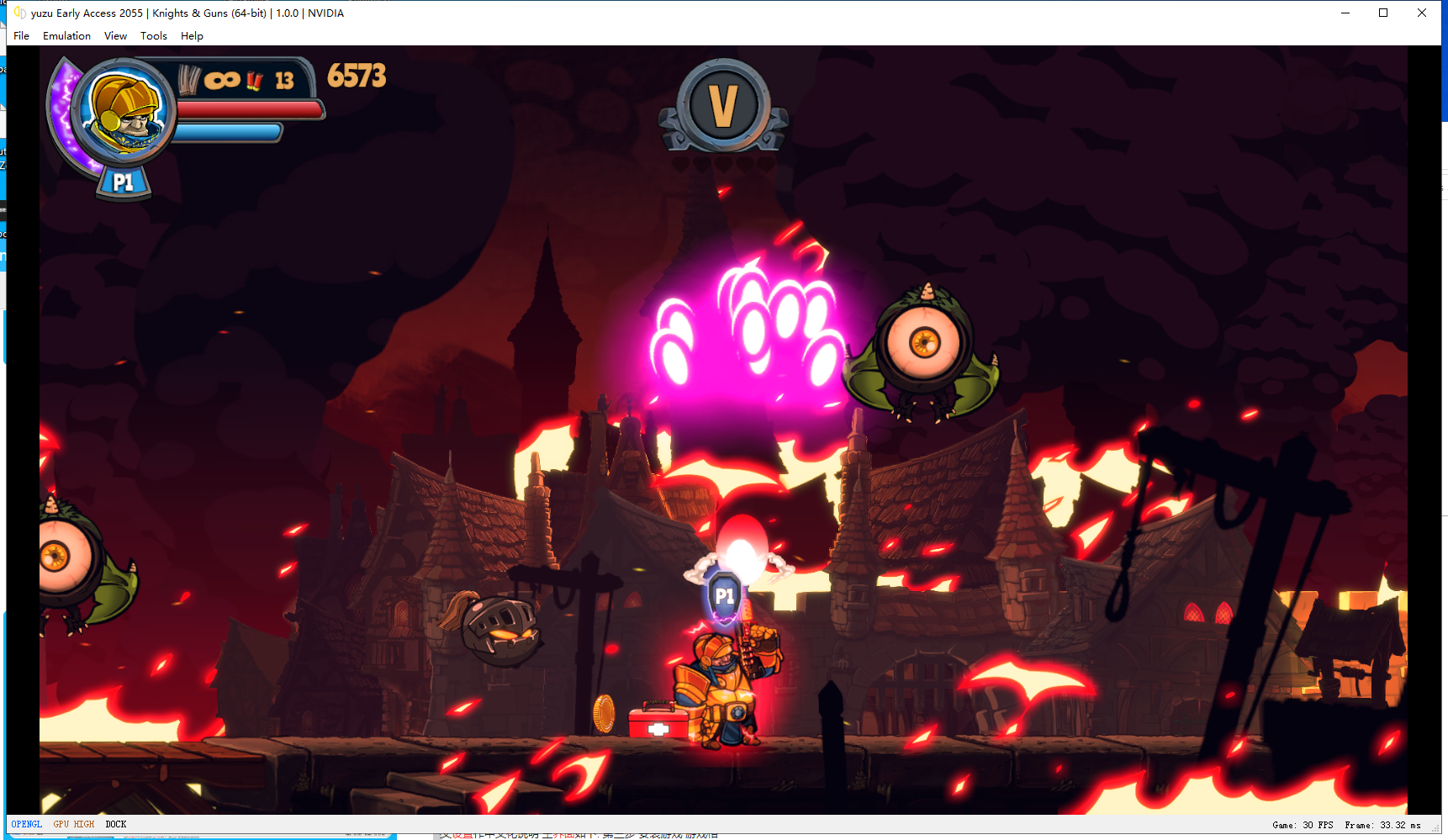Minimize the yuzu window
Viewport: 1448px width, 840px height.
[1345, 13]
